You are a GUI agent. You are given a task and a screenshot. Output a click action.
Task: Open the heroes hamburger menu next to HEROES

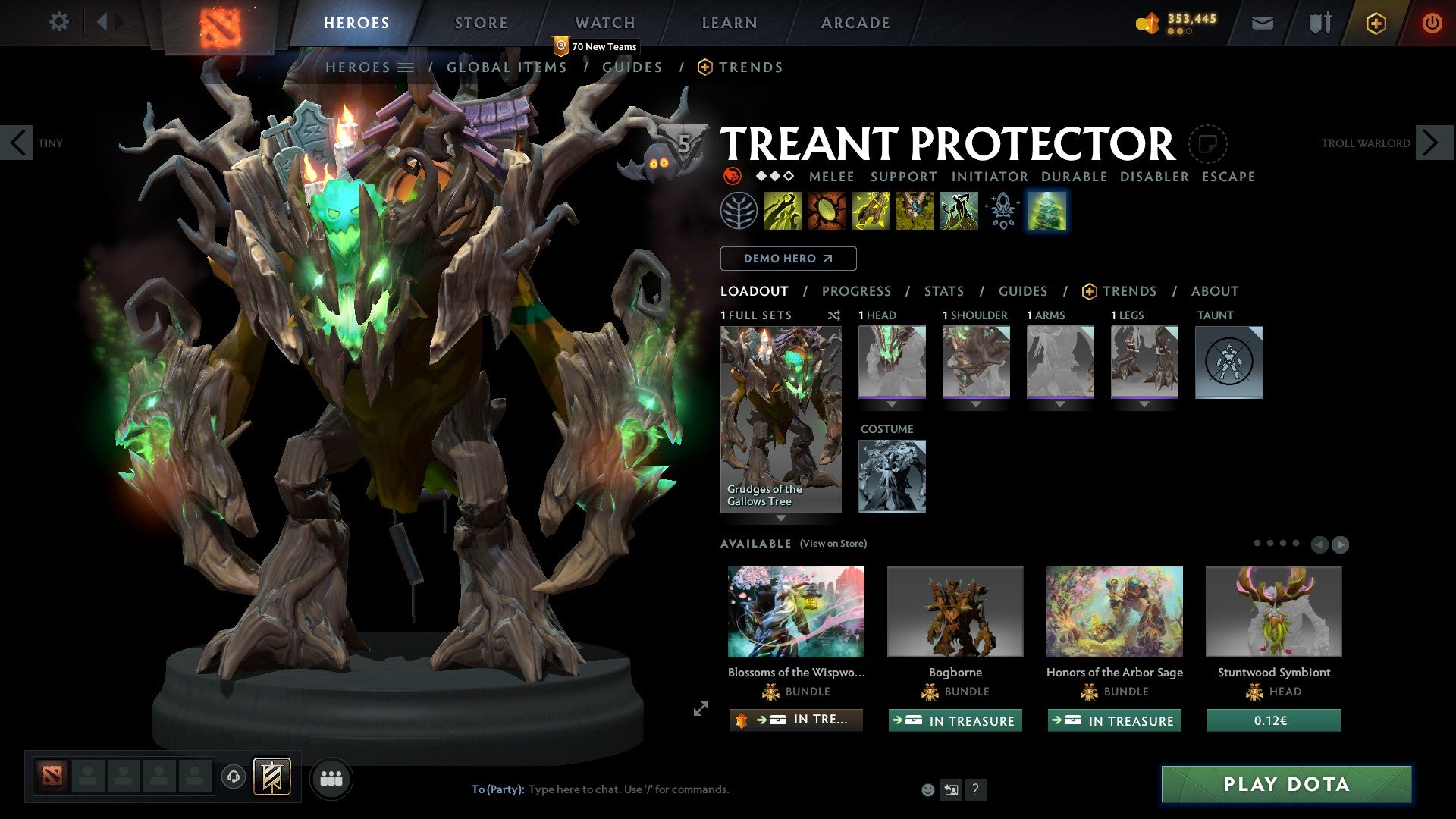[x=406, y=67]
